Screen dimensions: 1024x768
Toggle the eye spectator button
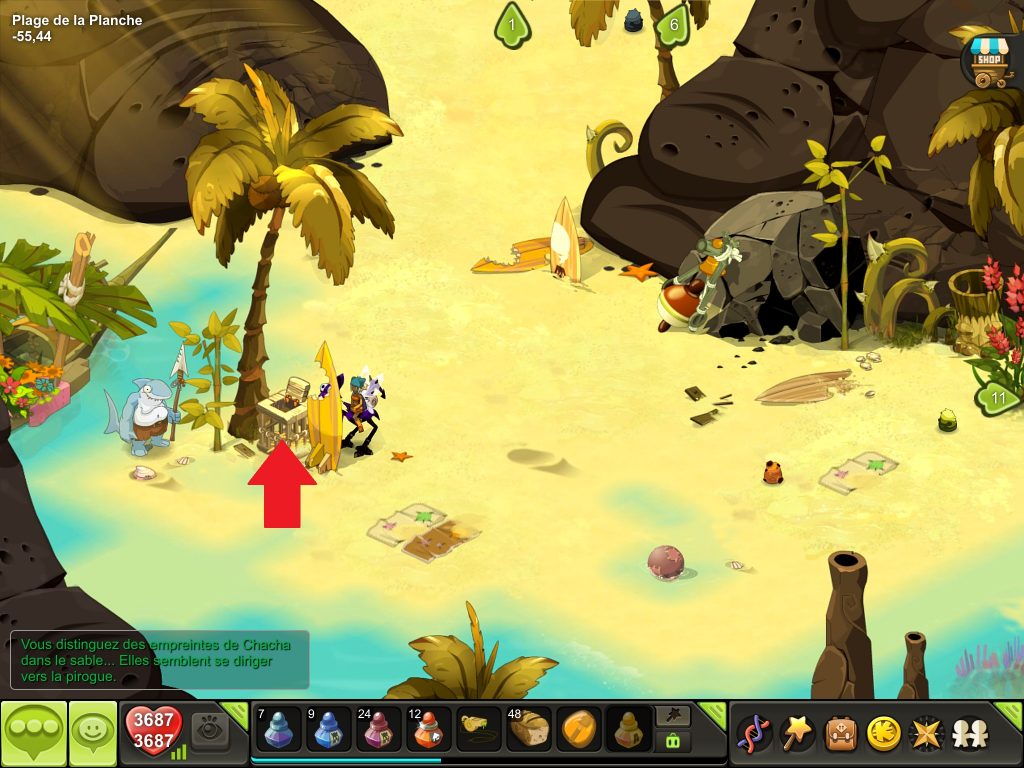pyautogui.click(x=210, y=731)
